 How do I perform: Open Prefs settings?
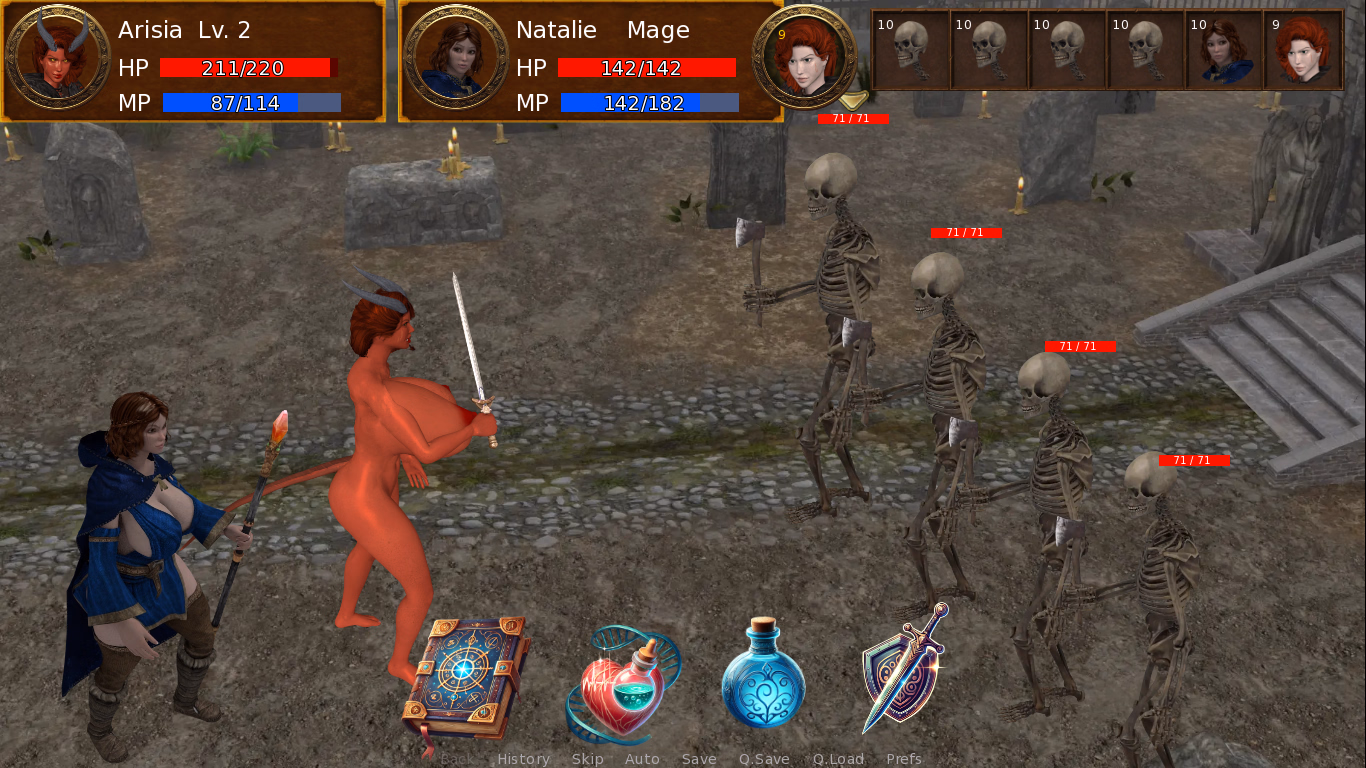[904, 759]
